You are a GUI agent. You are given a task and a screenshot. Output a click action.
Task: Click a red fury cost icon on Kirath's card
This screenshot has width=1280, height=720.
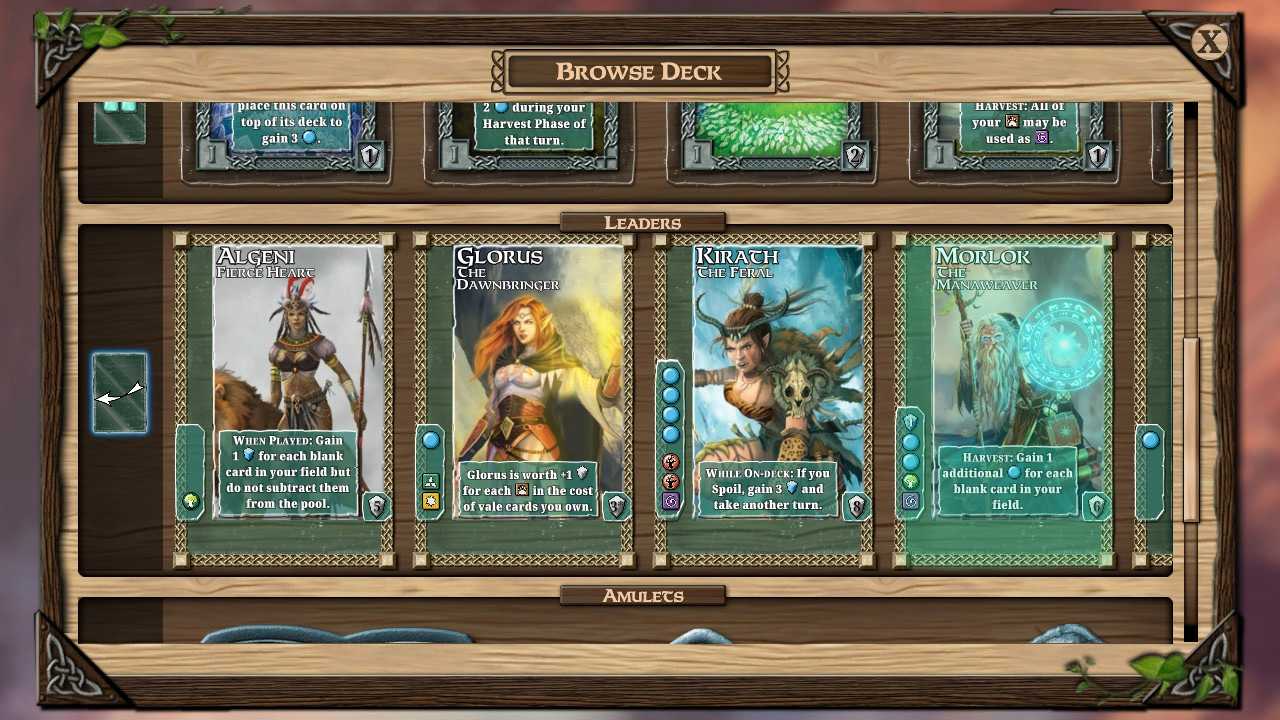(671, 462)
